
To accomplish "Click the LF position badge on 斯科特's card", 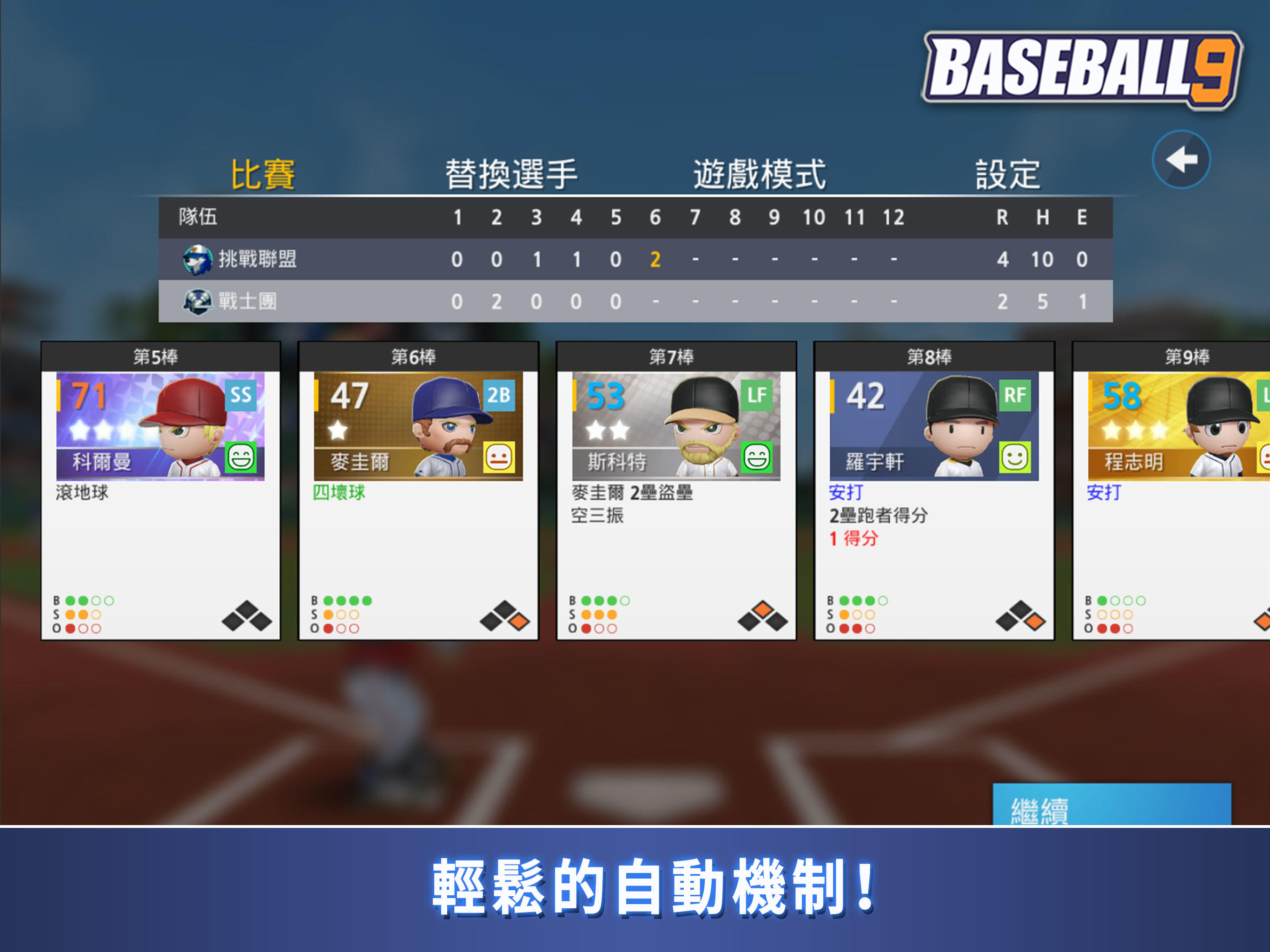I will click(758, 395).
